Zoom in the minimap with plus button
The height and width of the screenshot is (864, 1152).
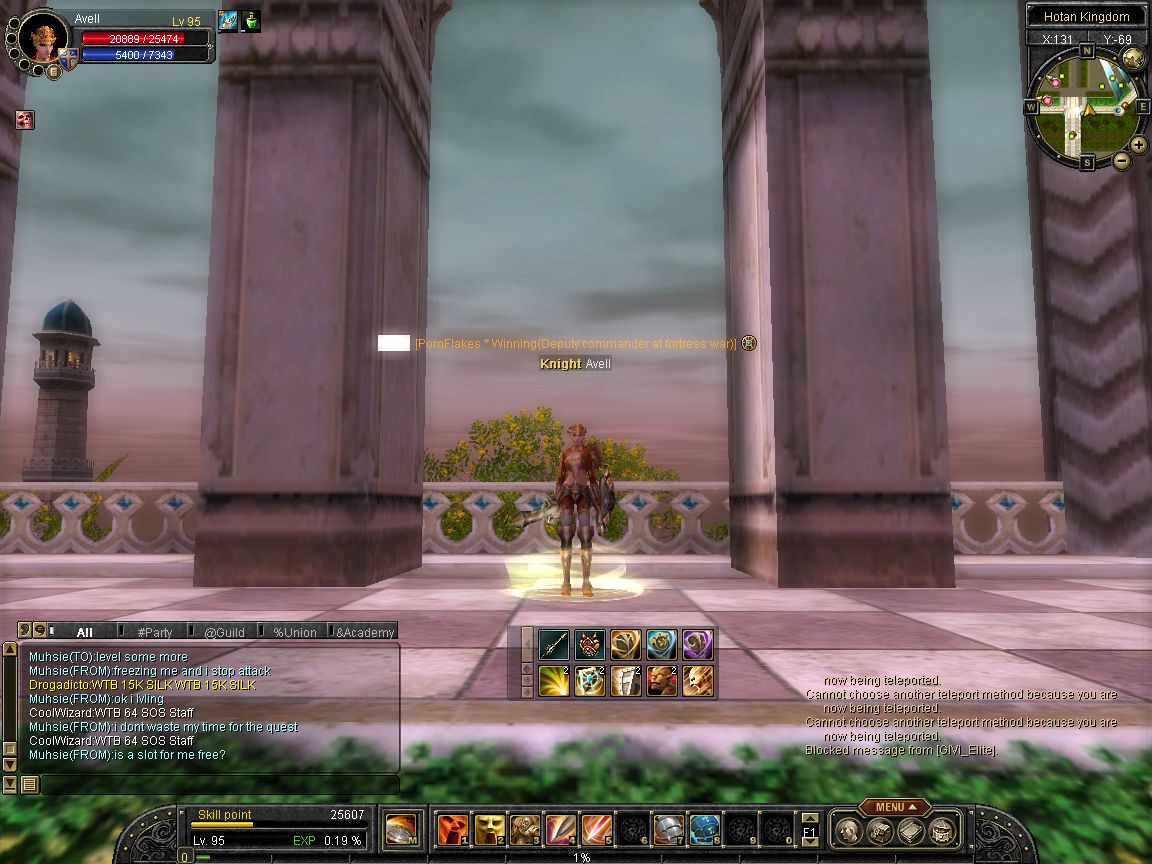point(1139,145)
